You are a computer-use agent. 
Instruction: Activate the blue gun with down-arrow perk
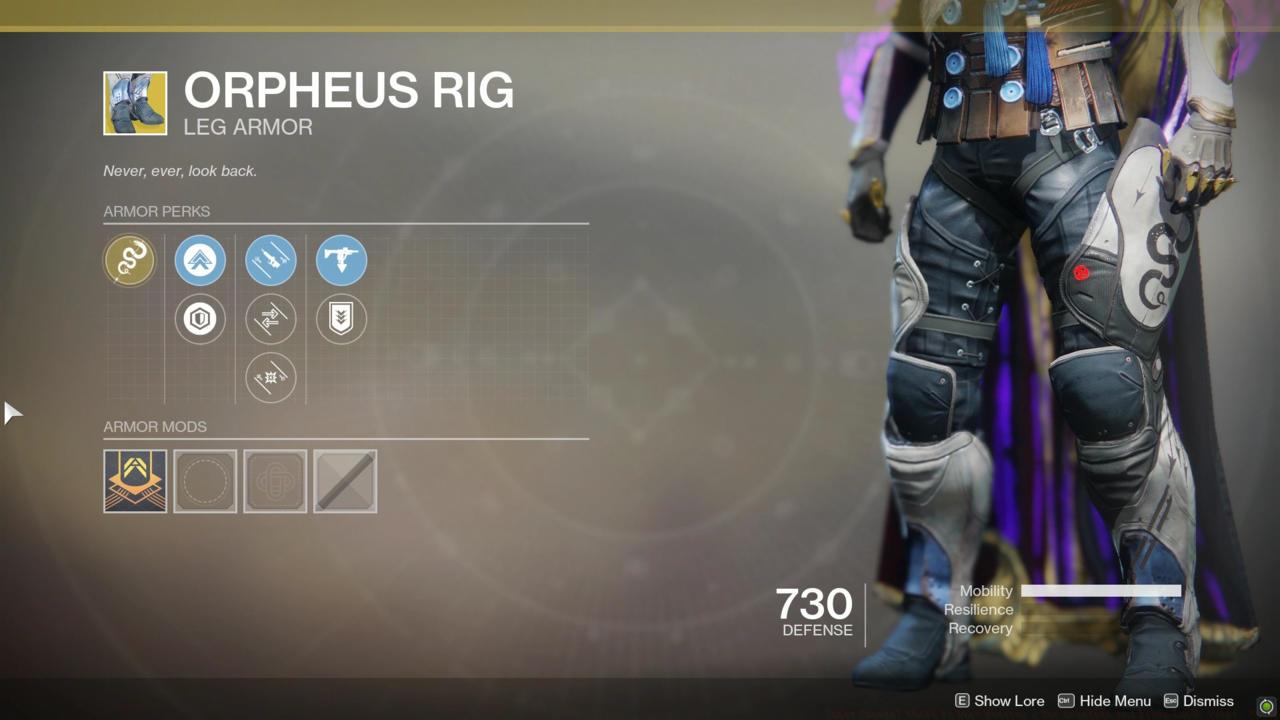[x=341, y=261]
